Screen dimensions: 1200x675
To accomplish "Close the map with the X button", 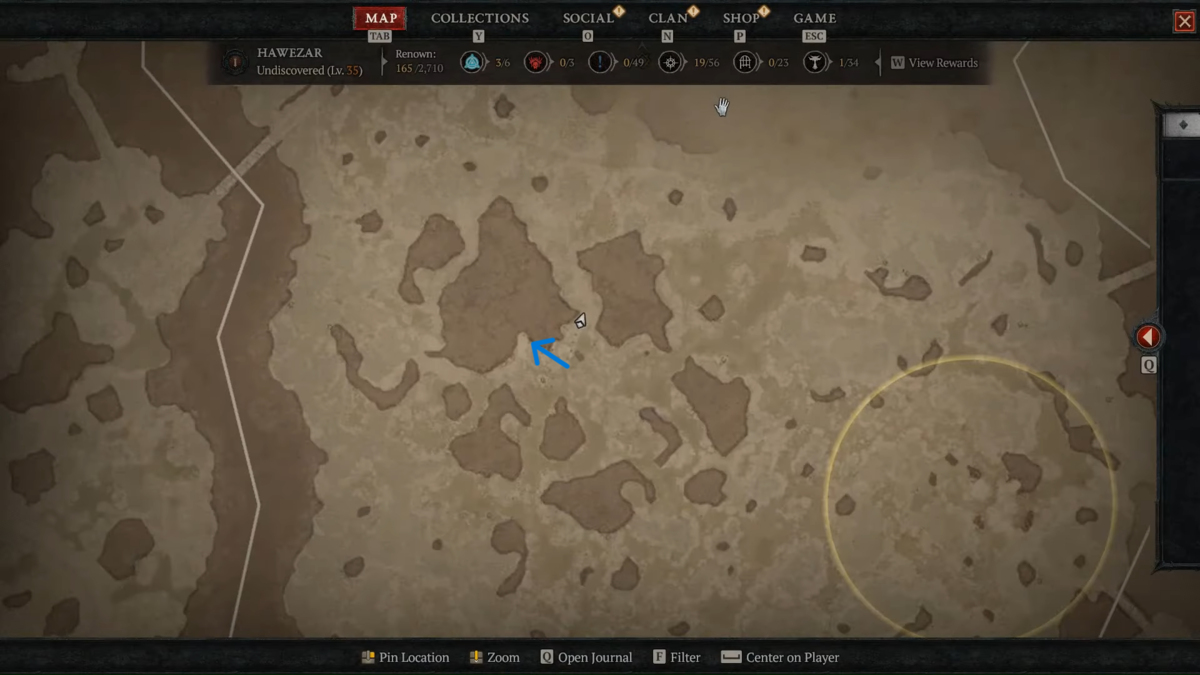I will point(1184,21).
